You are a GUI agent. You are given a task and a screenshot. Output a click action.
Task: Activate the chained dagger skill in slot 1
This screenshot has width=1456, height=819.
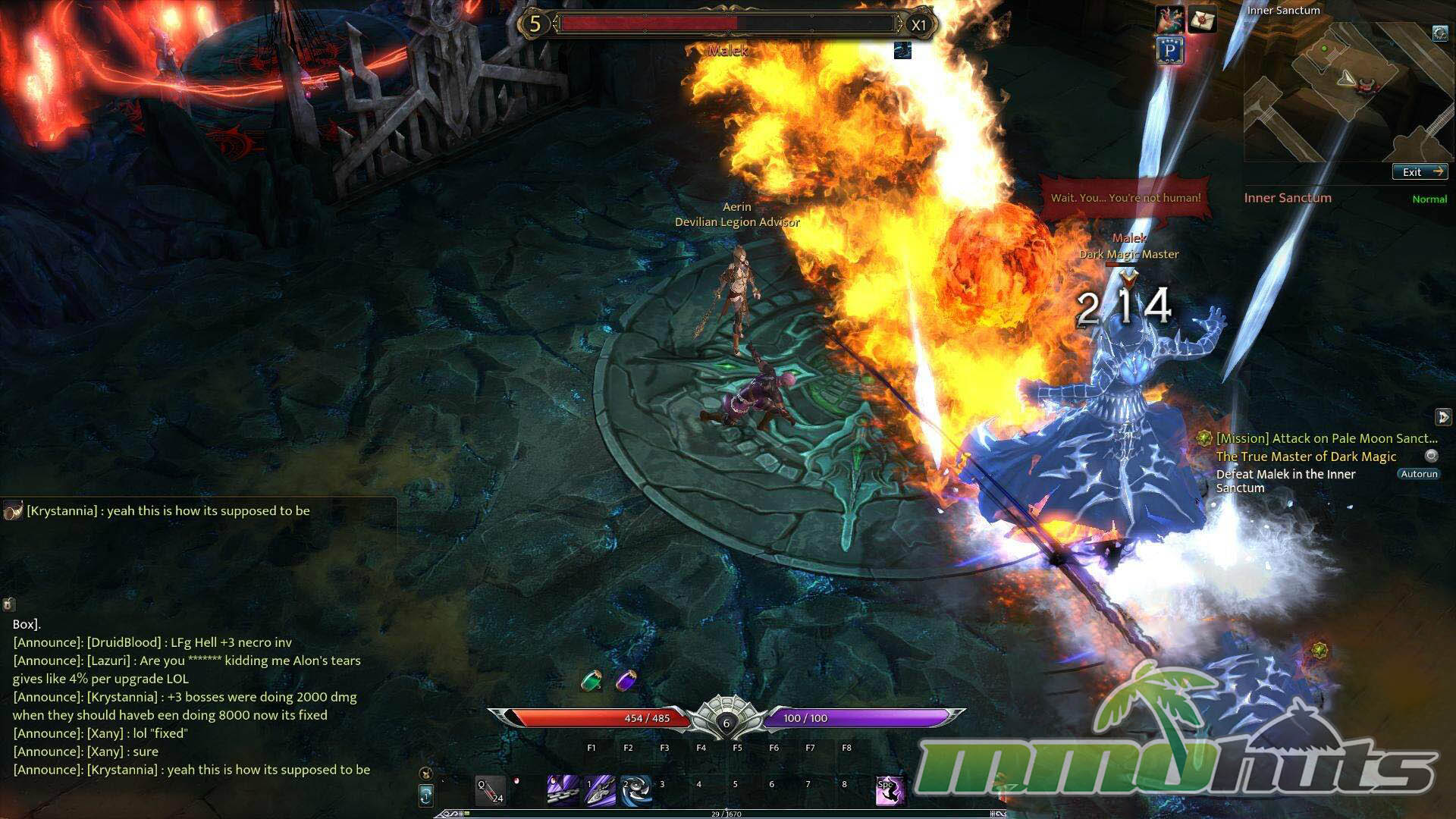click(599, 790)
